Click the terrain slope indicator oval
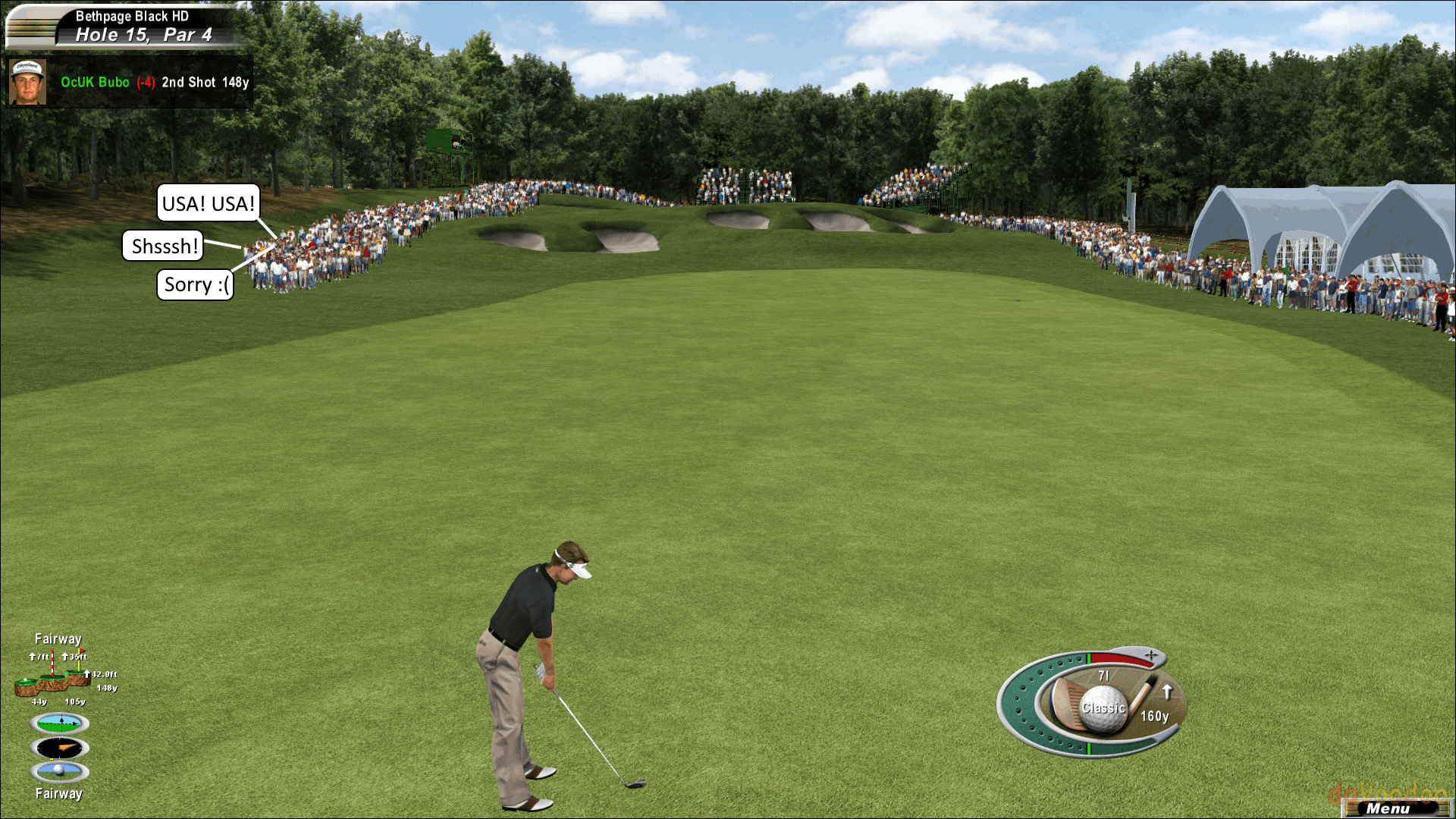 (x=60, y=723)
